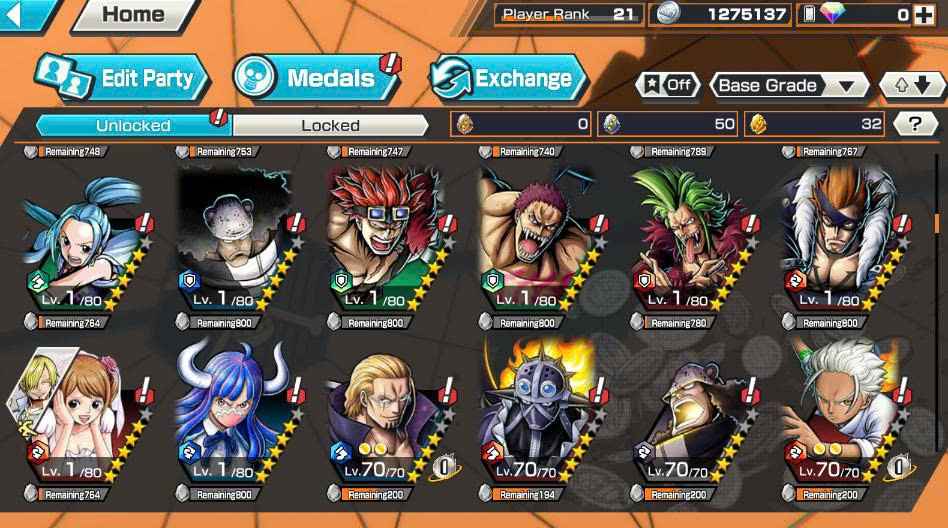Screen dimensions: 948x528
Task: Reverse sort order with the arrows button
Action: pos(911,85)
